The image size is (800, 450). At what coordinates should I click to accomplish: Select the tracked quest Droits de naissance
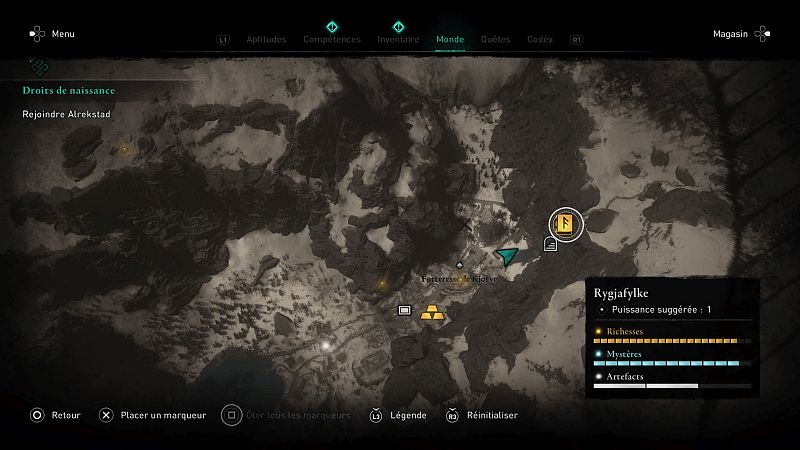point(69,91)
